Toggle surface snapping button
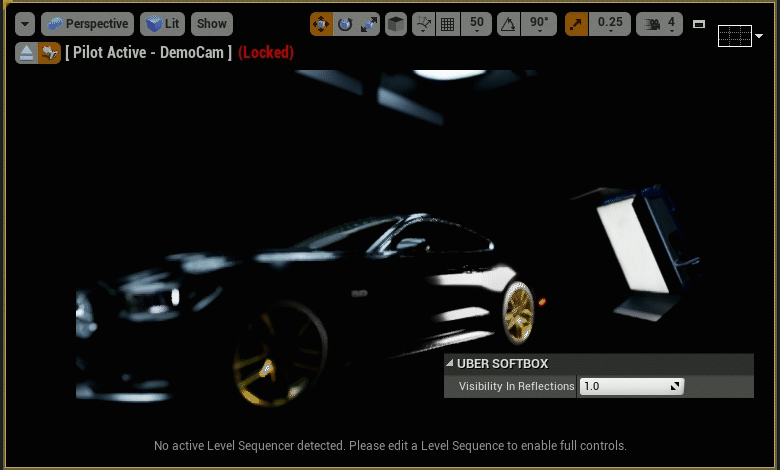Screen dimensions: 780x470 click(x=424, y=24)
